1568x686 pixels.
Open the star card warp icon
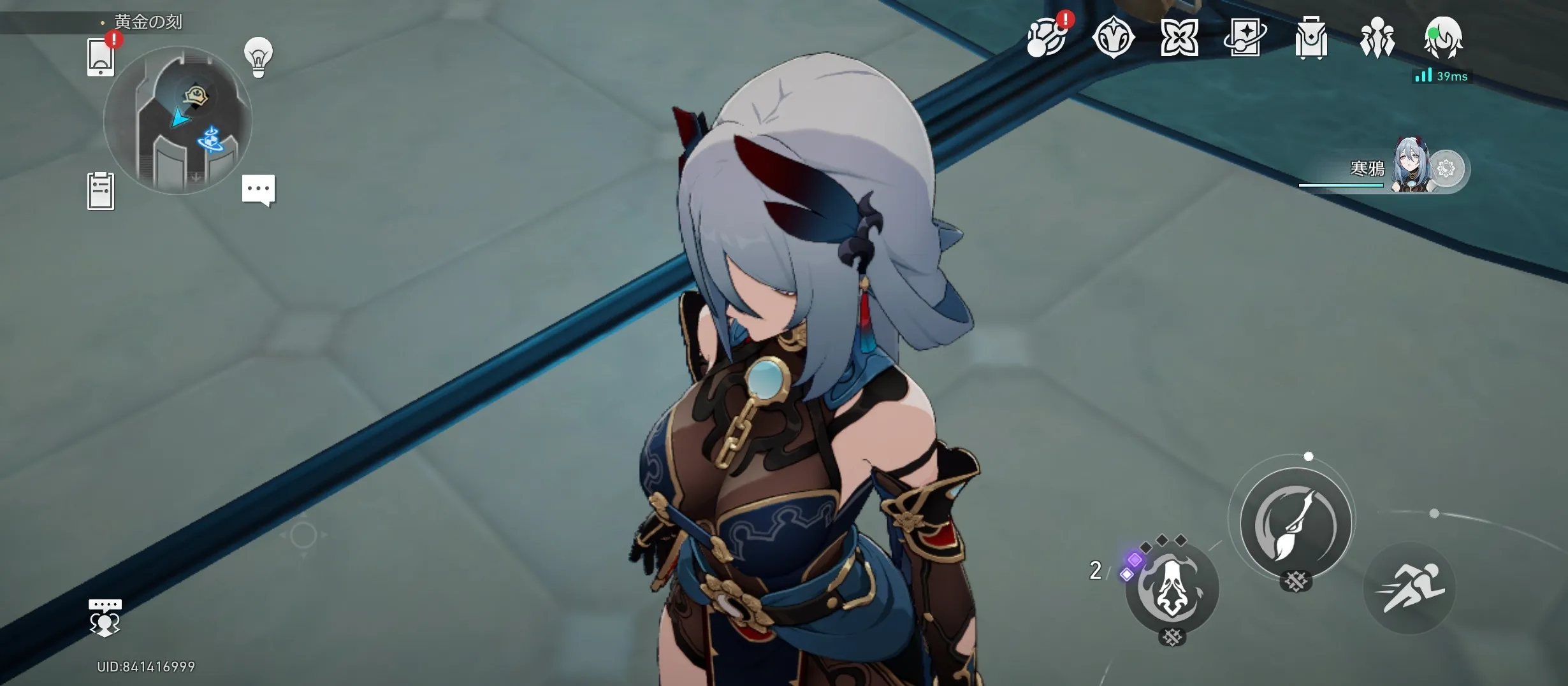coord(1245,38)
